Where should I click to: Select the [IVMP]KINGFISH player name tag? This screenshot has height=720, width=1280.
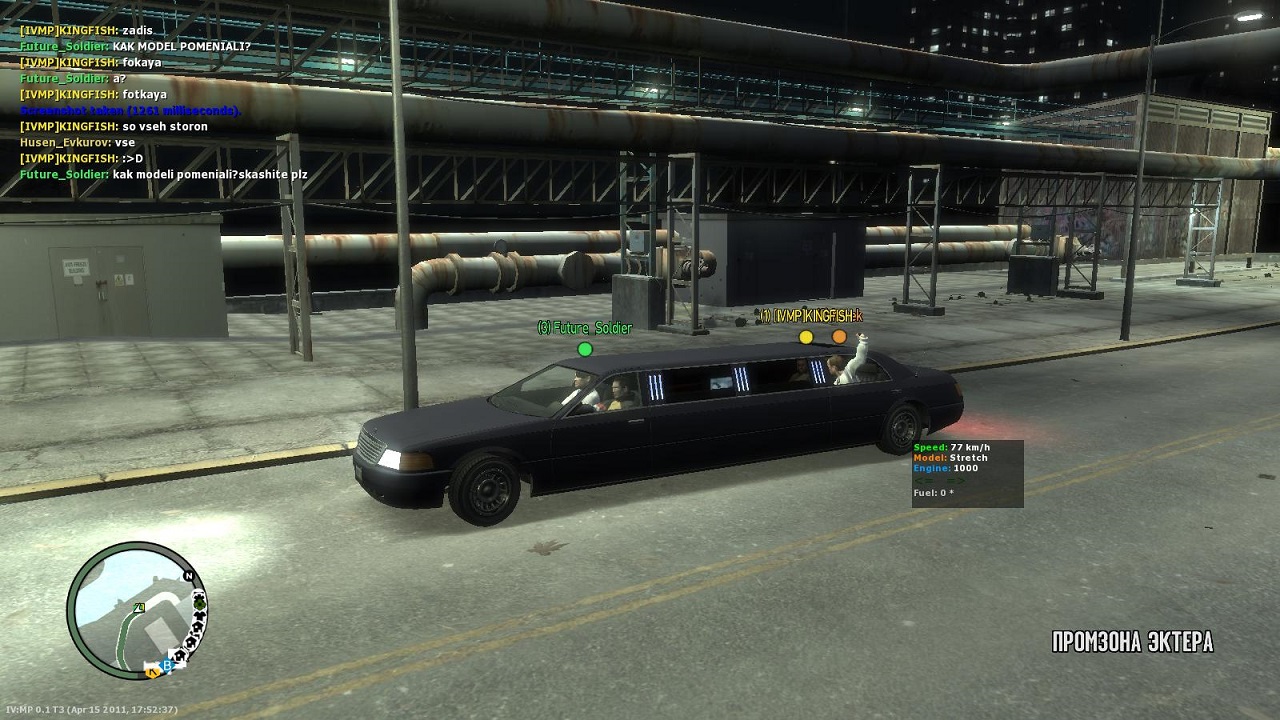coord(810,316)
